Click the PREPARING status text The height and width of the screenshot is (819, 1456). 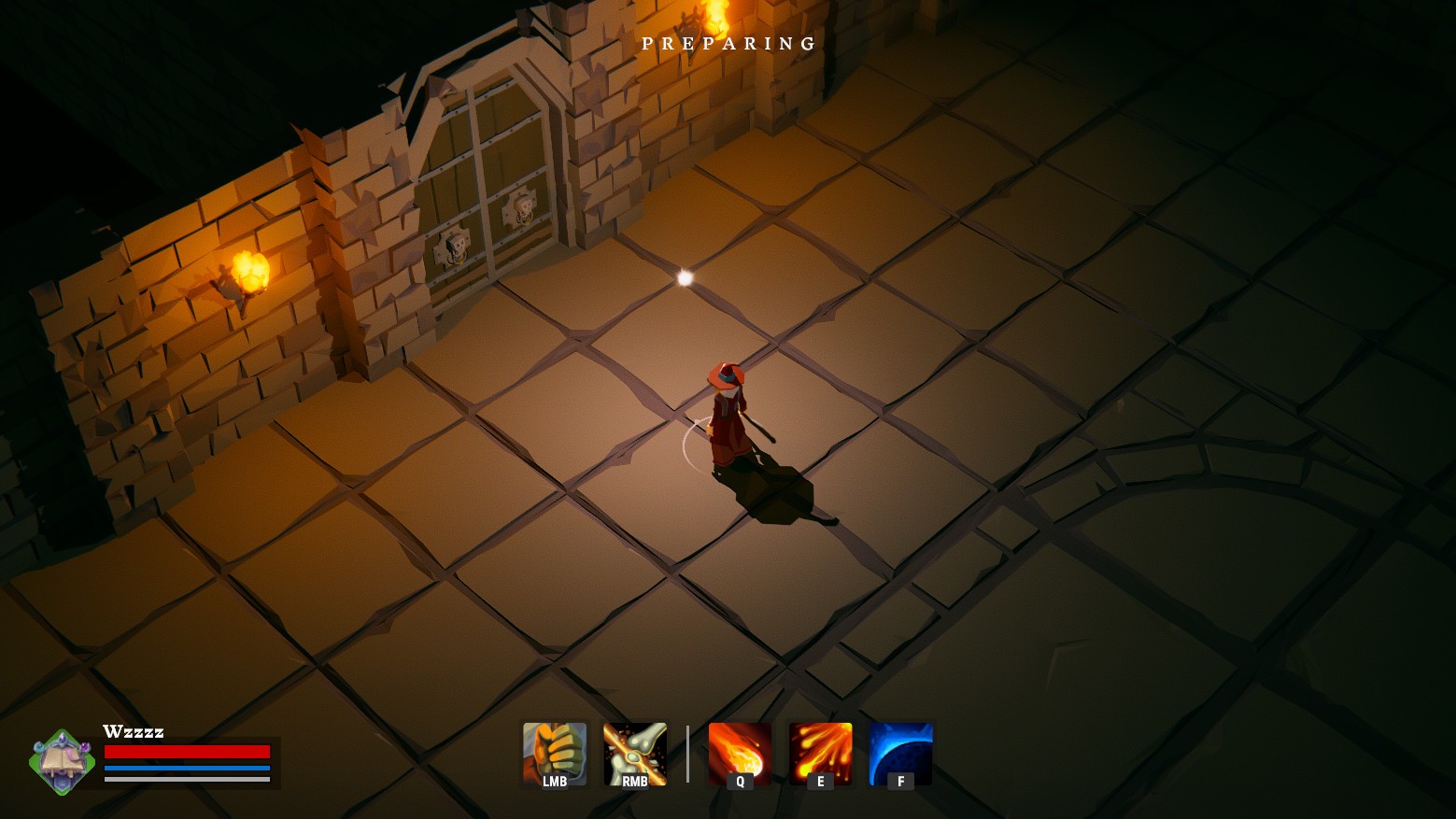tap(728, 43)
